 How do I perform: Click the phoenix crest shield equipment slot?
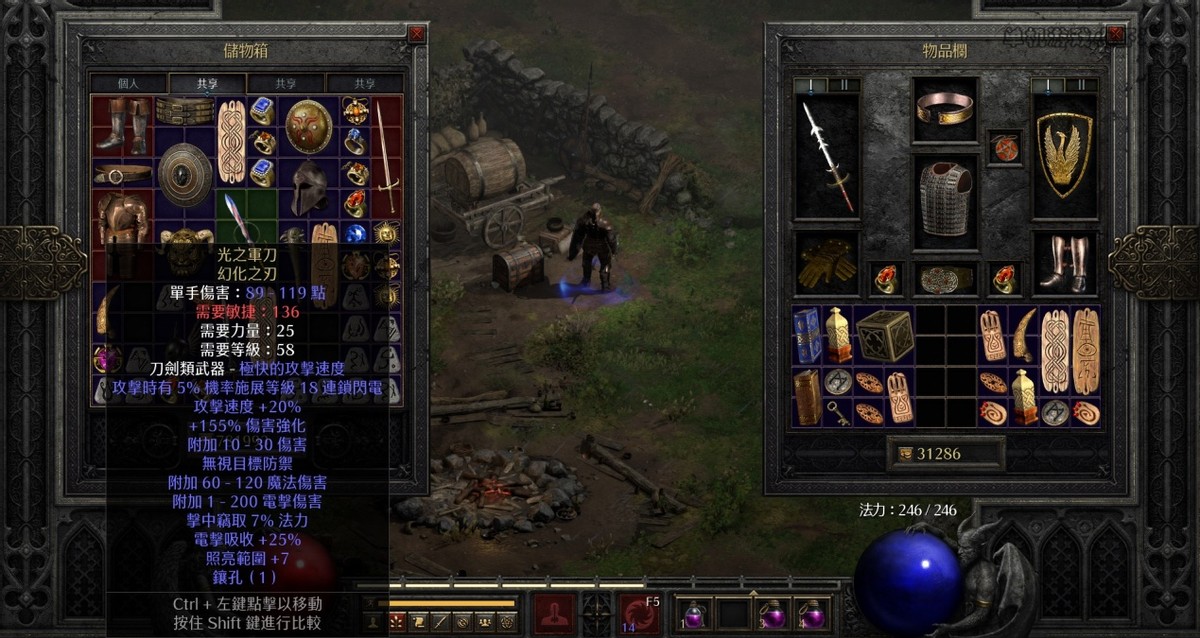[1064, 156]
